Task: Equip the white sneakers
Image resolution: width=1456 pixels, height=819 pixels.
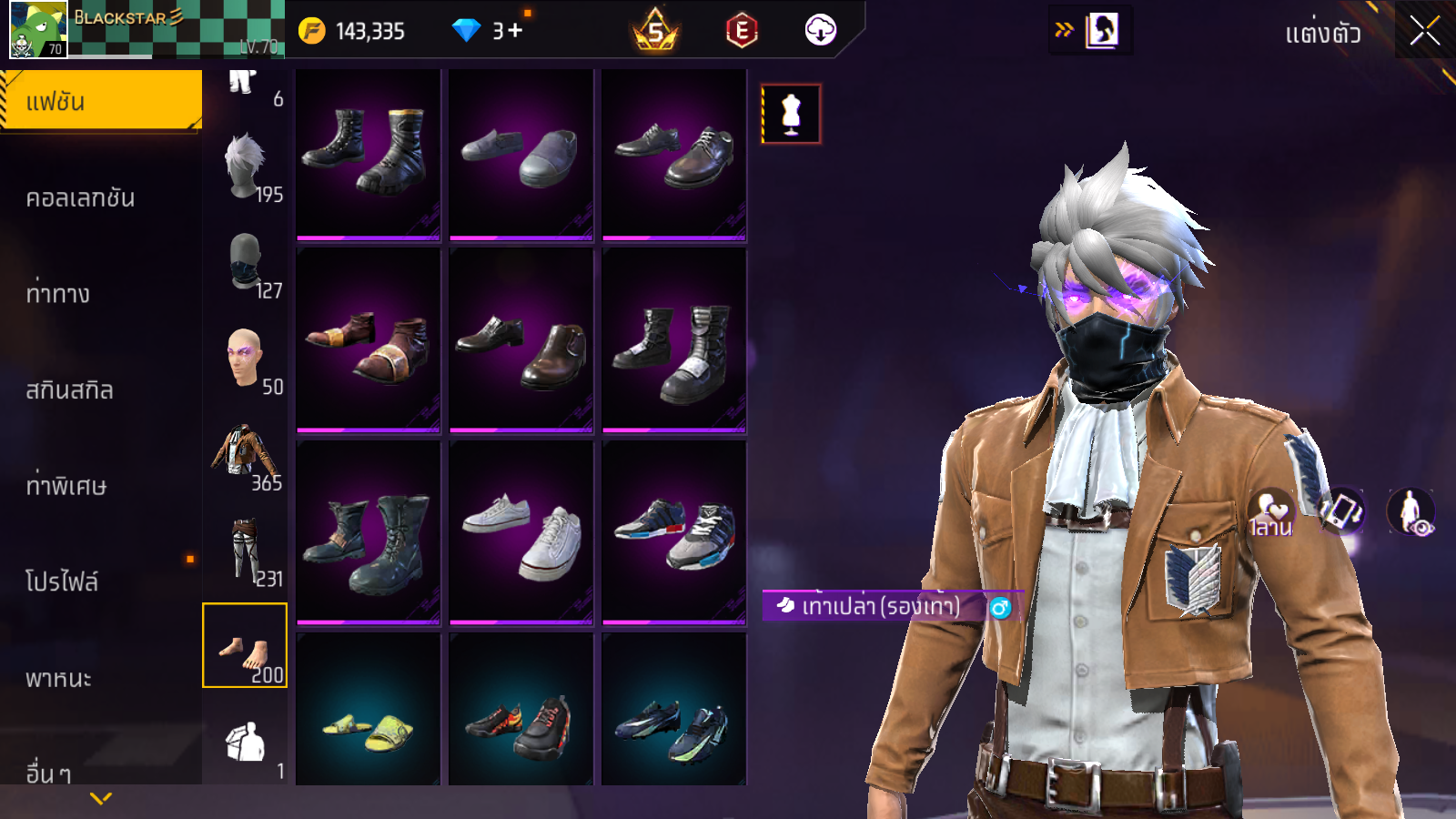Action: pyautogui.click(x=521, y=534)
